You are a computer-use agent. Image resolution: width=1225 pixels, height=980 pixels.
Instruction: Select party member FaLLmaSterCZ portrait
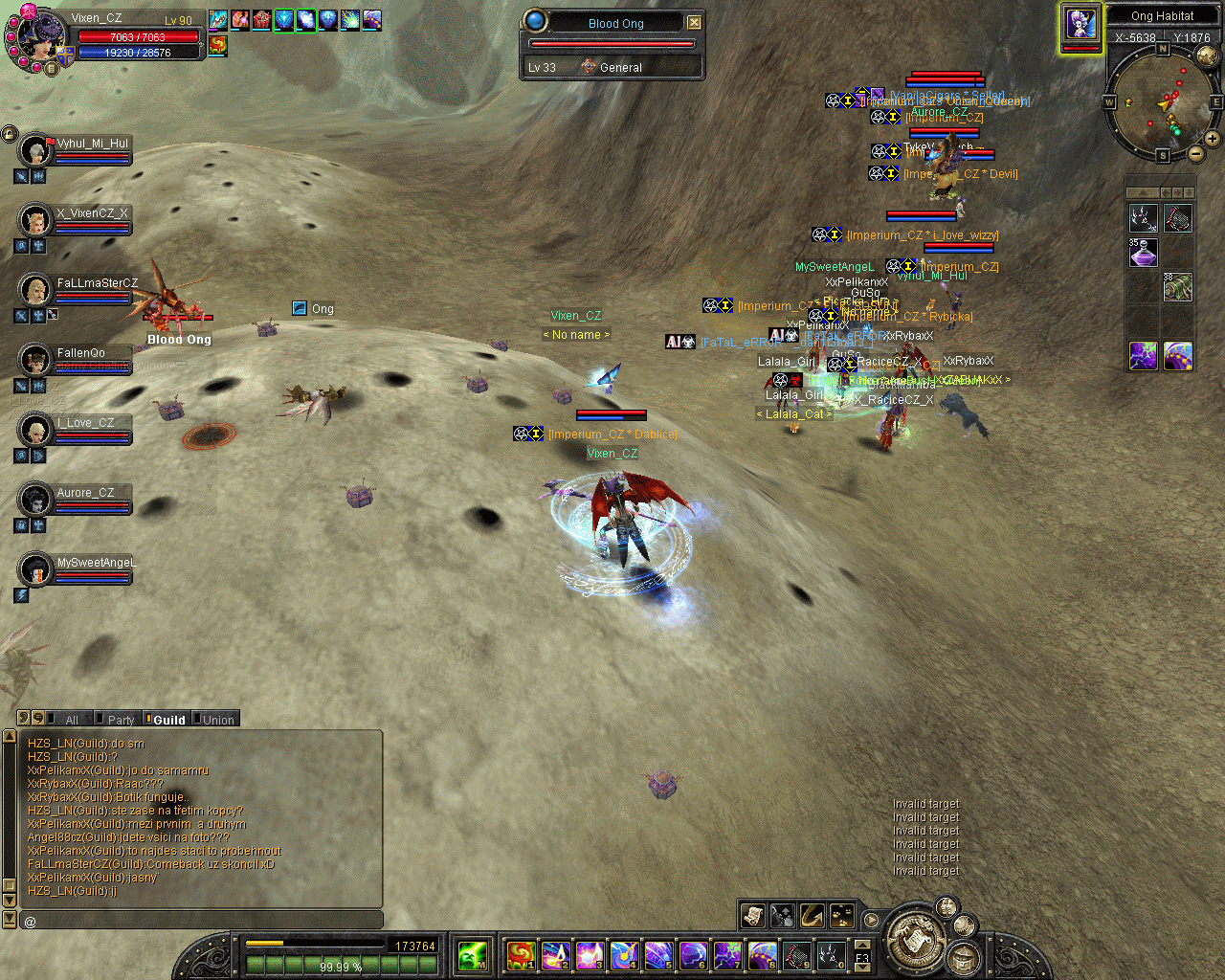(x=35, y=290)
